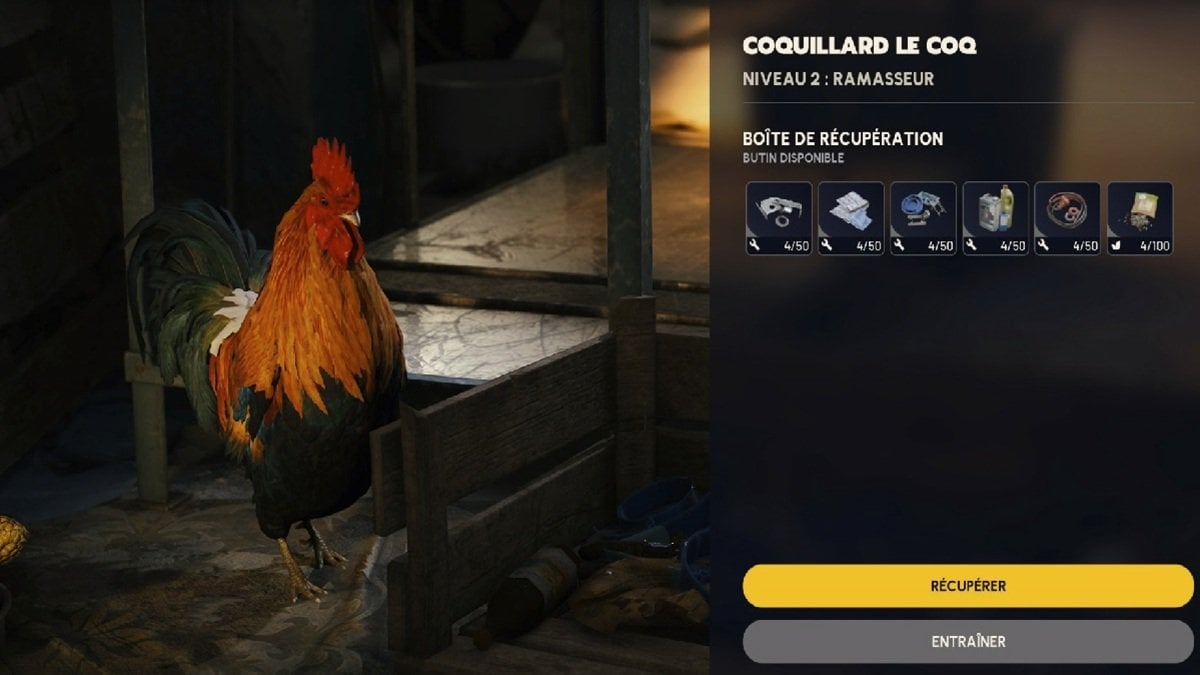Click the Entraîner button
Image resolution: width=1200 pixels, height=675 pixels.
click(967, 641)
